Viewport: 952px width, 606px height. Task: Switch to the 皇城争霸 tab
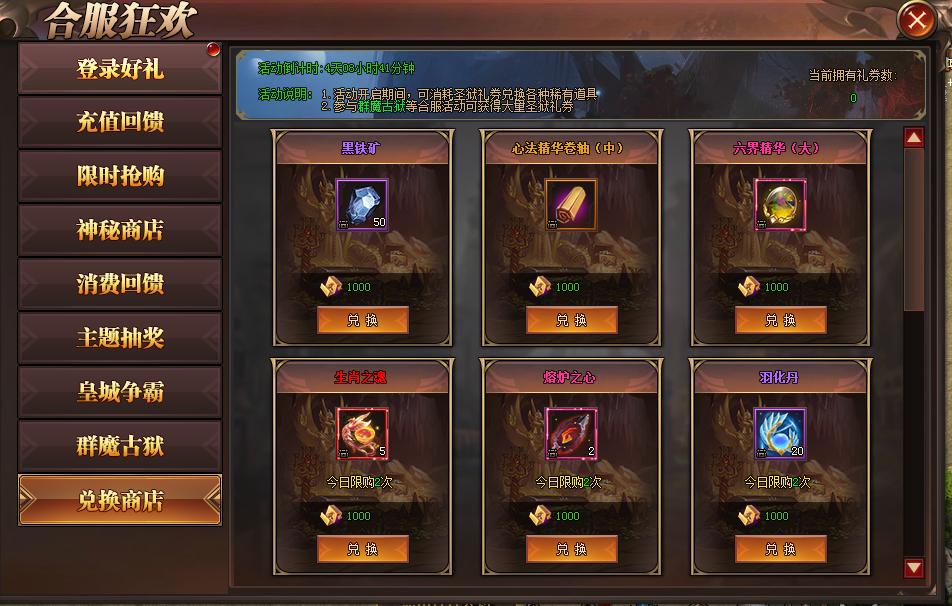[120, 392]
